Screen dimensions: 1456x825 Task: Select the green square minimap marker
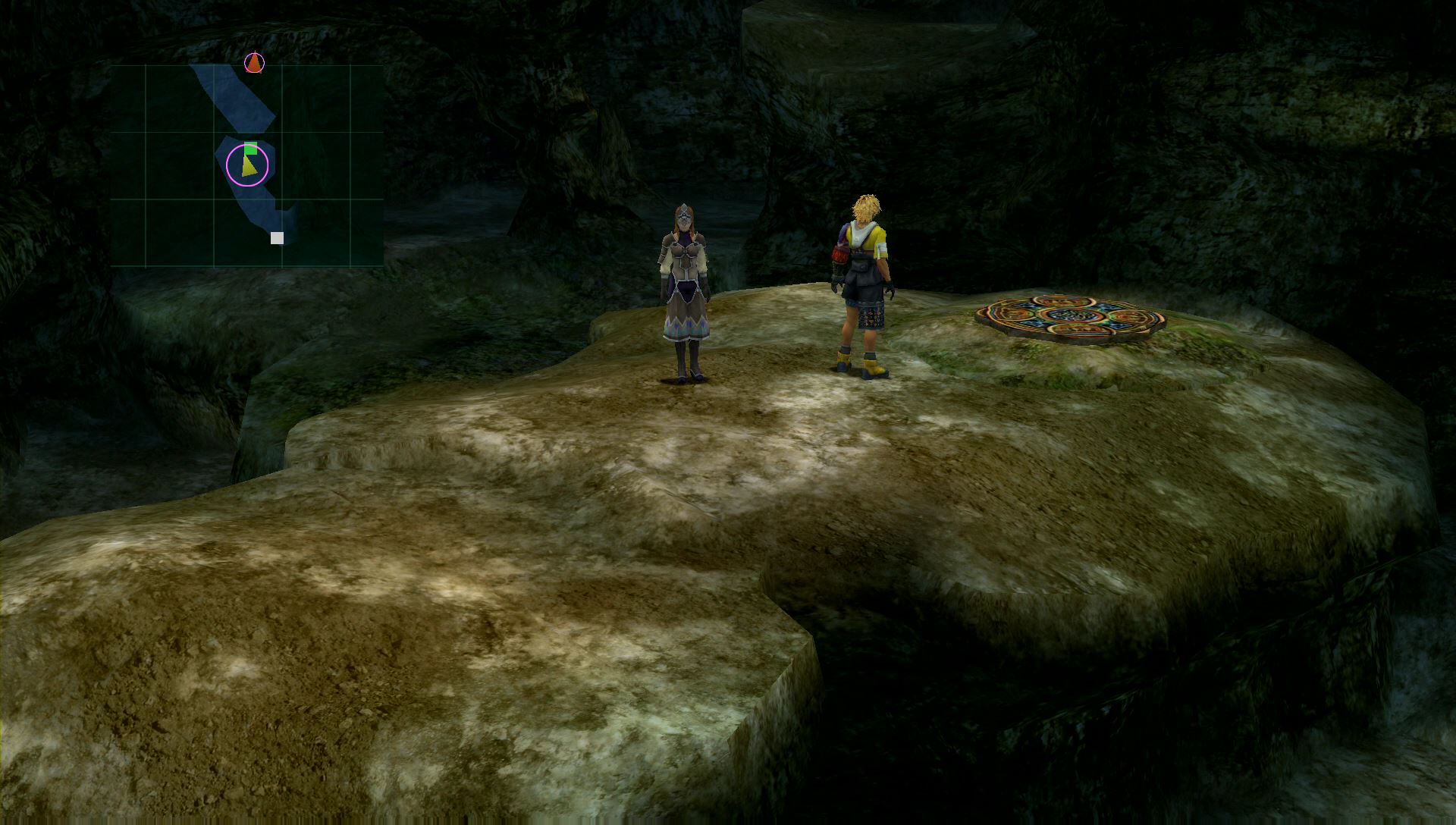click(251, 148)
